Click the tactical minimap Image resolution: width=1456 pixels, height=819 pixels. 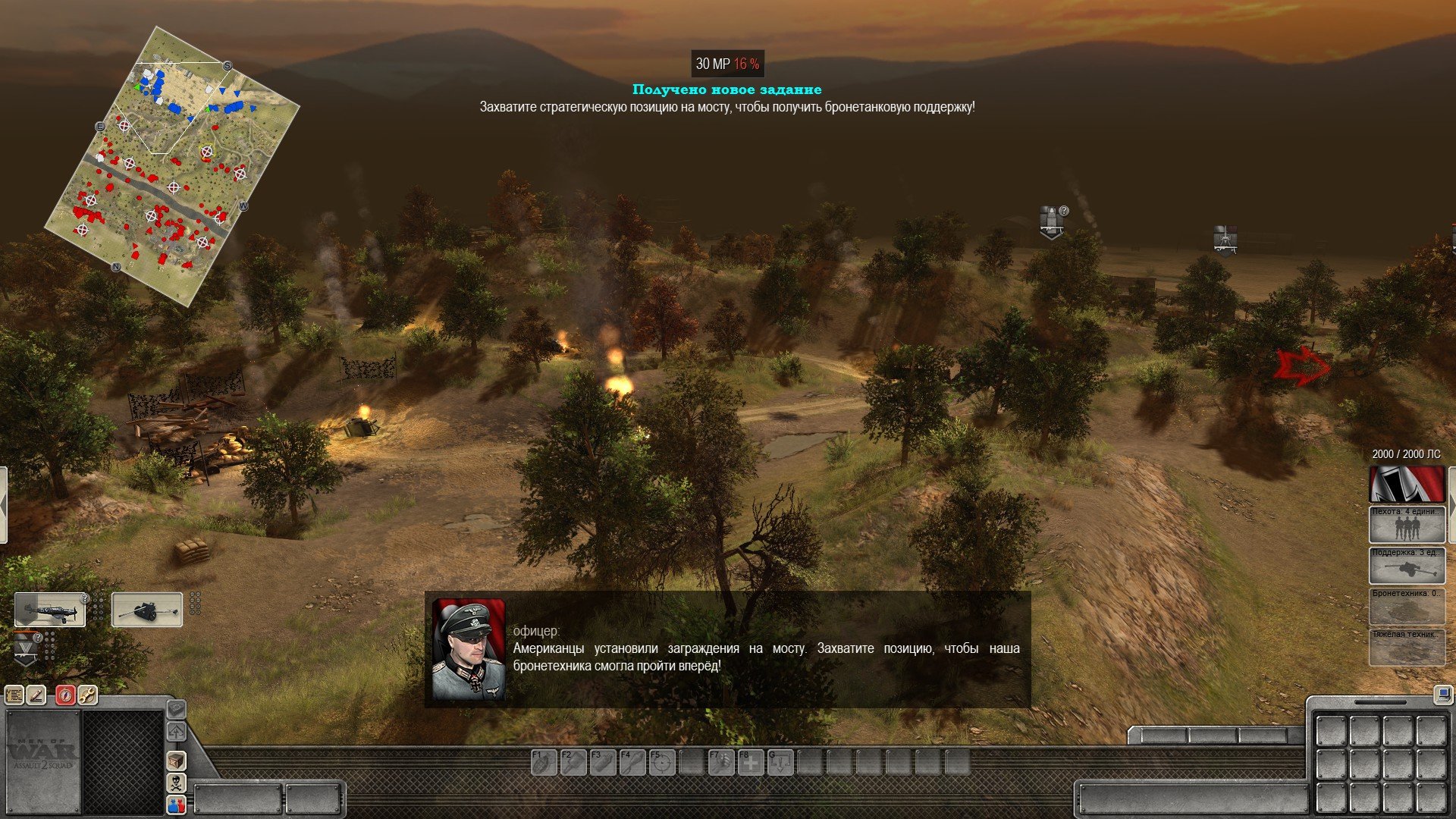tap(172, 165)
